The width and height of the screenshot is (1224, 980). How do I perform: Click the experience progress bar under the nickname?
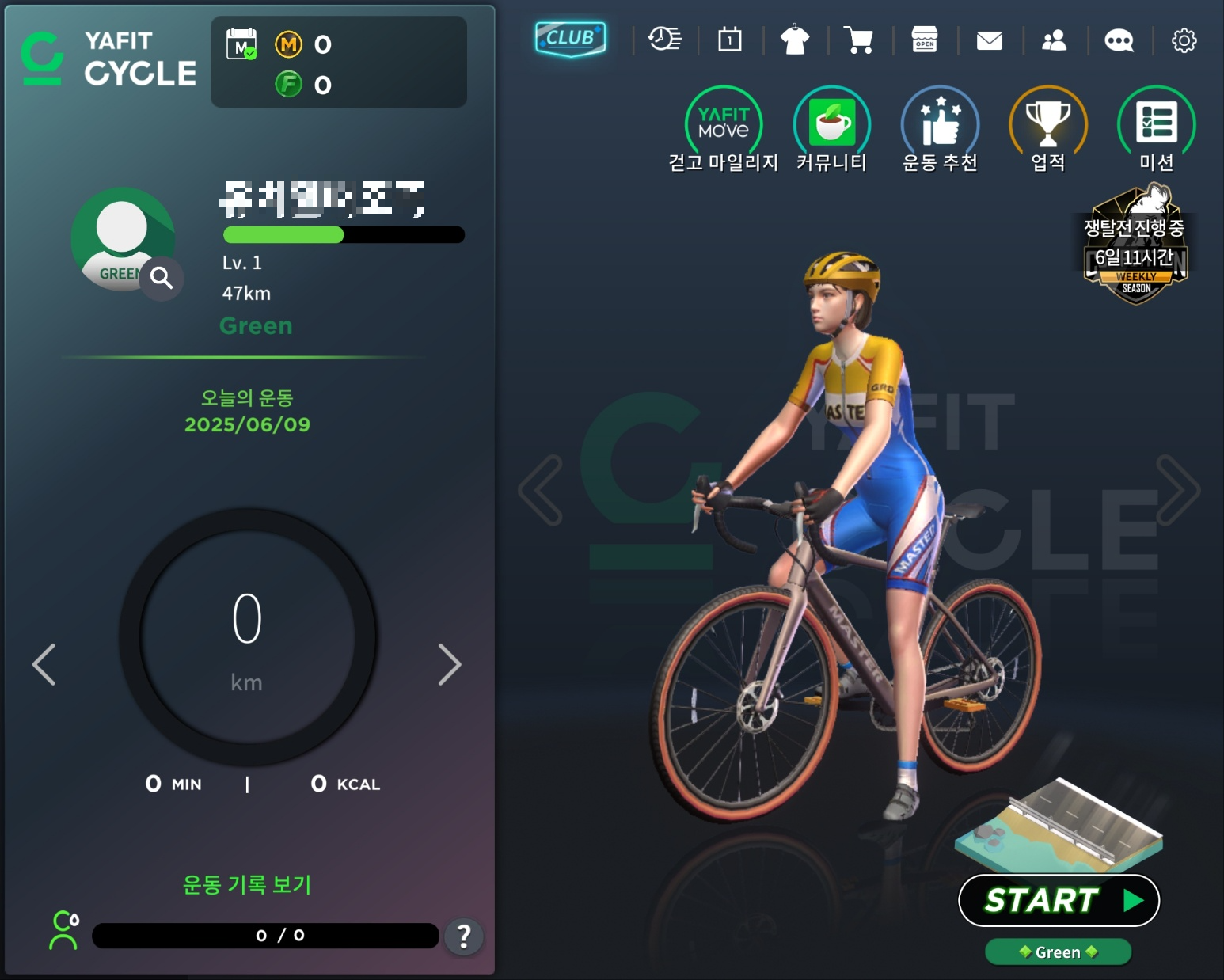click(x=344, y=235)
